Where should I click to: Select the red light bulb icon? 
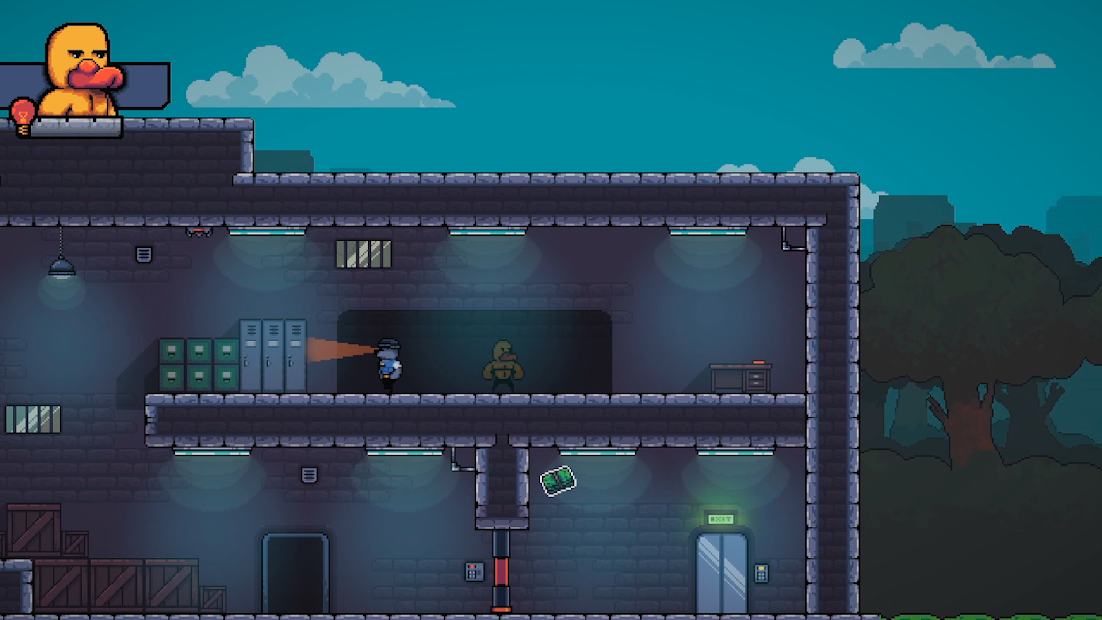pyautogui.click(x=22, y=114)
